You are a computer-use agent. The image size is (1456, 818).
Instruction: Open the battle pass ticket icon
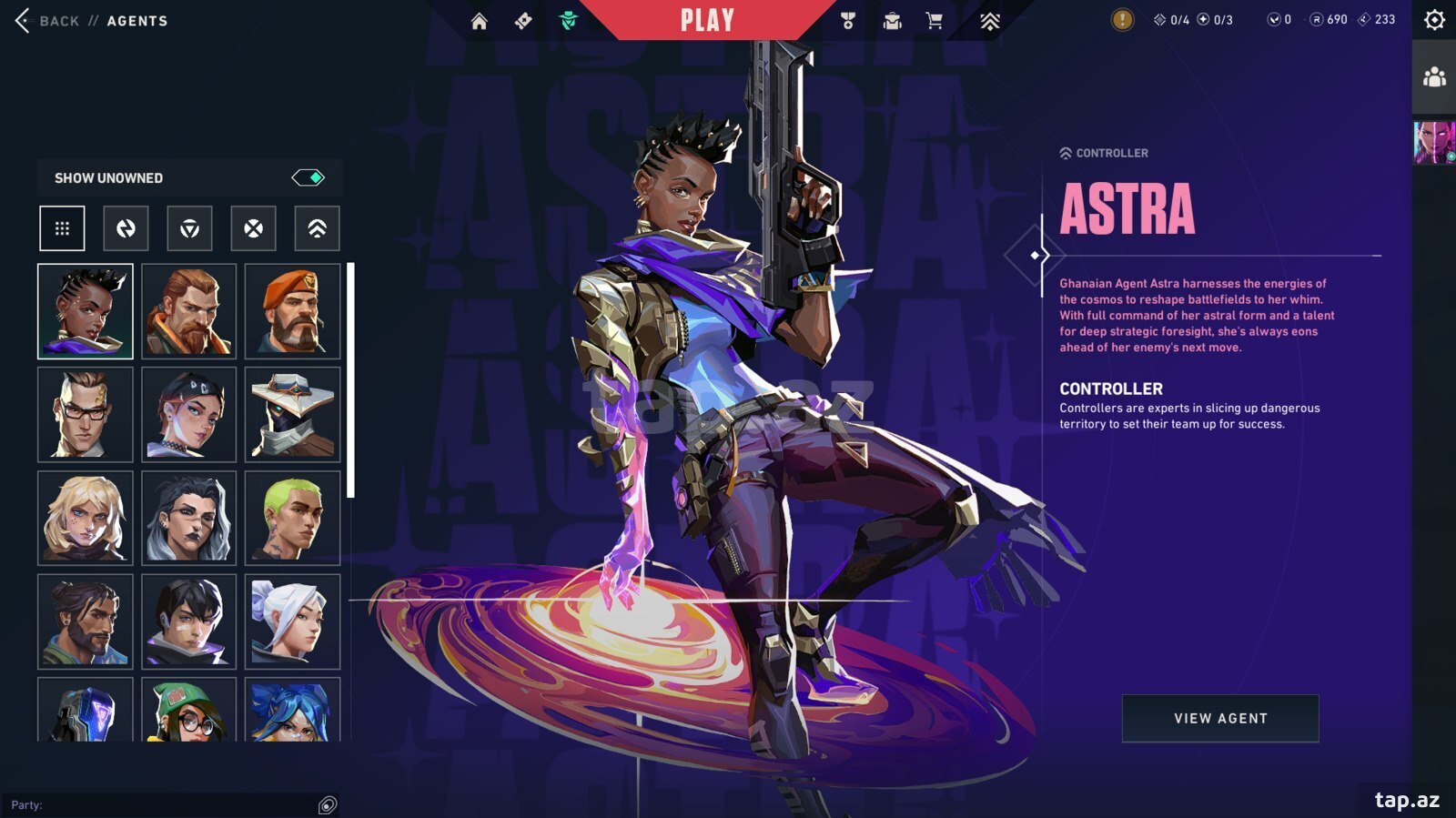coord(523,21)
